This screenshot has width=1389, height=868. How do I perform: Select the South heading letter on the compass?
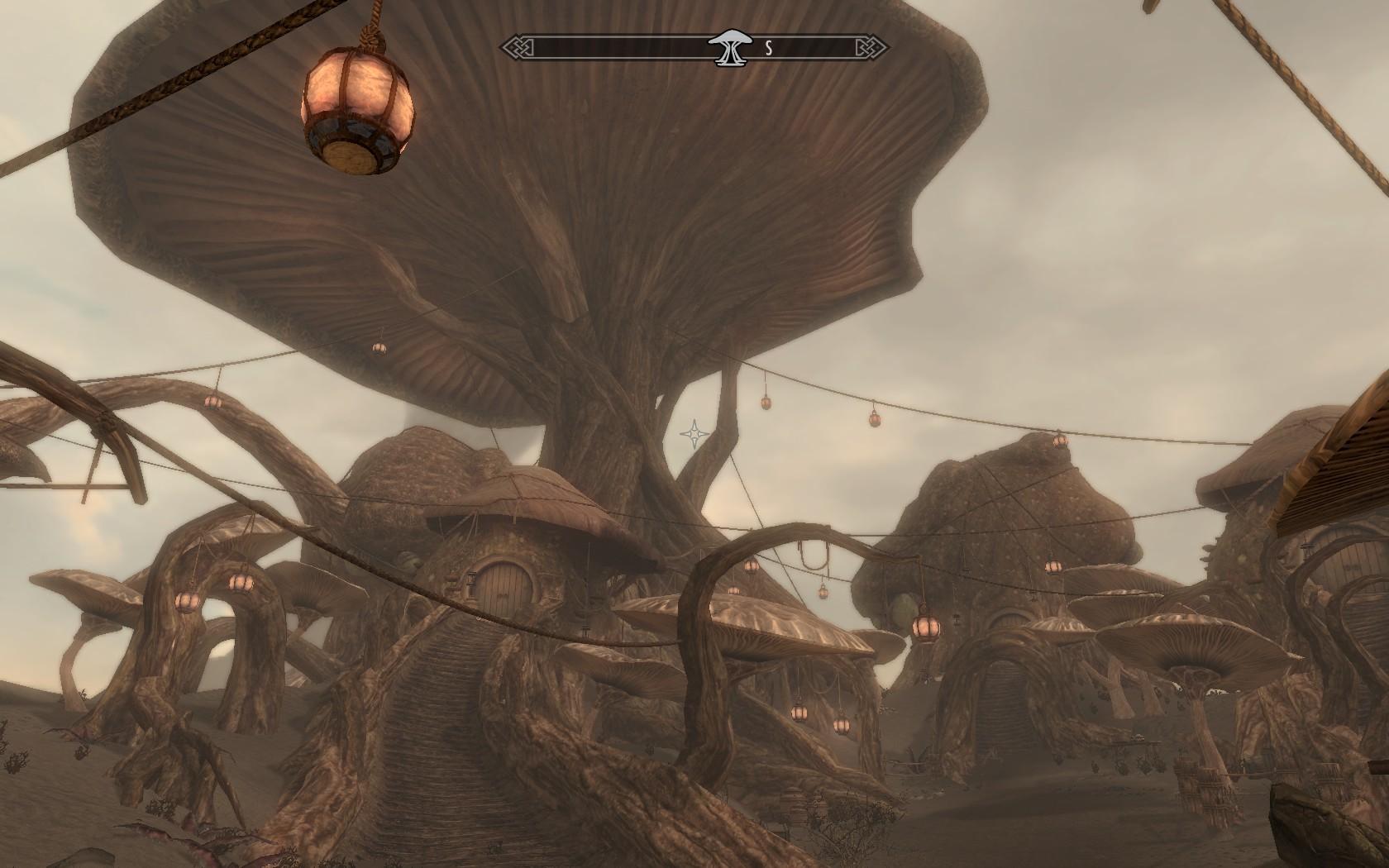pos(768,48)
